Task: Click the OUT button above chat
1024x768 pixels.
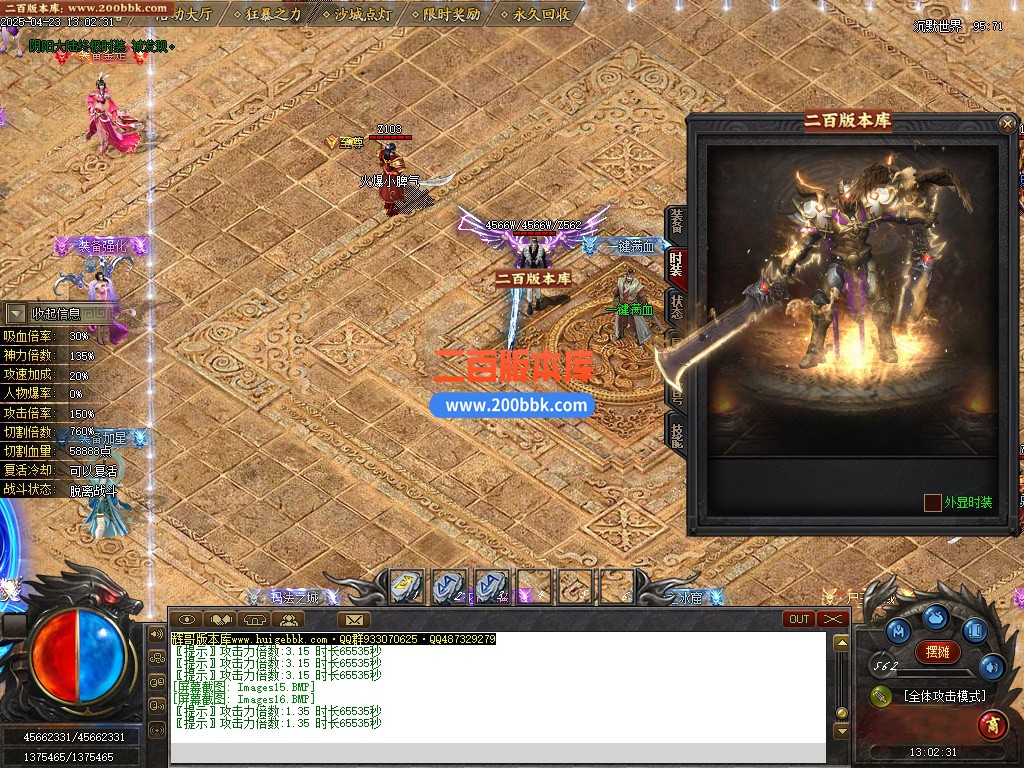Action: (x=800, y=619)
